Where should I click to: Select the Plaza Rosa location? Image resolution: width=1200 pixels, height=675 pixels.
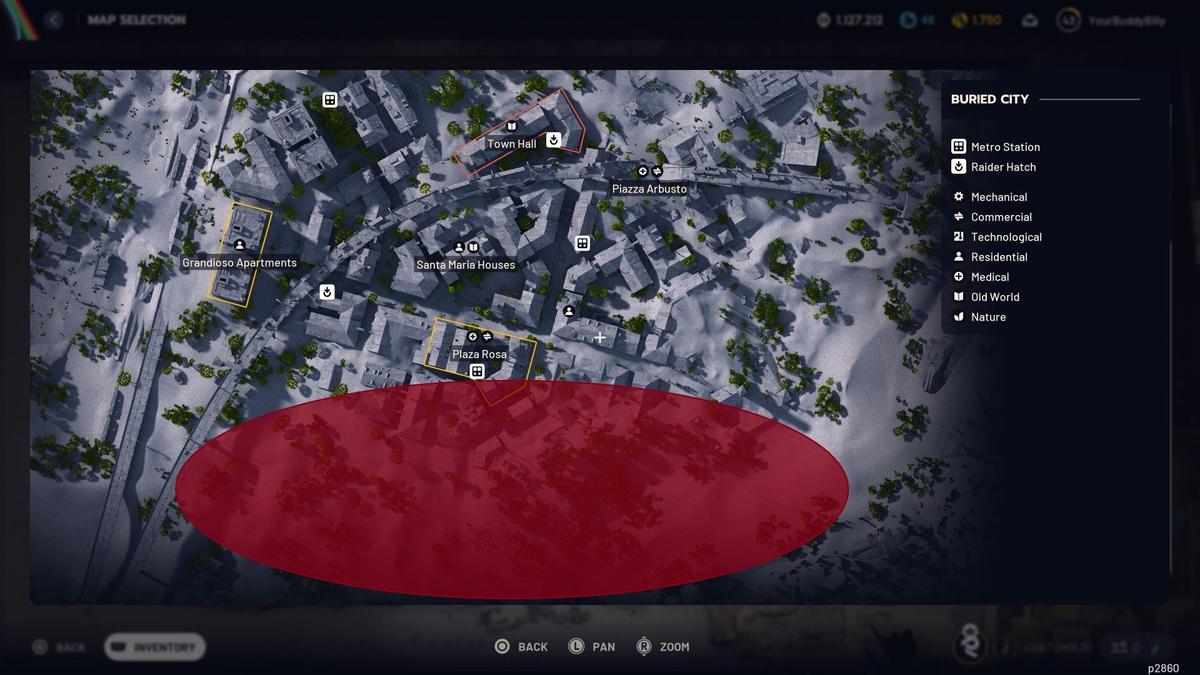(x=479, y=354)
